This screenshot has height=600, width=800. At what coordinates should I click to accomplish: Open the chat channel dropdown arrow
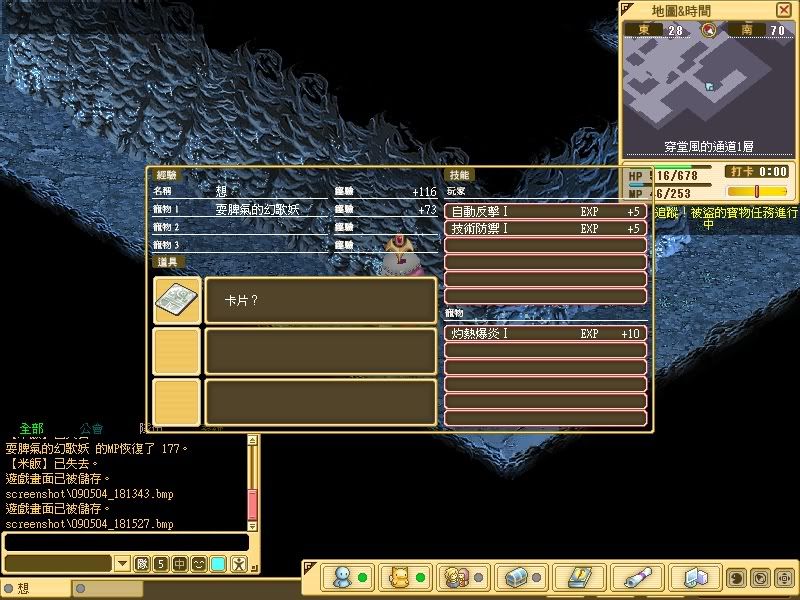click(x=122, y=564)
